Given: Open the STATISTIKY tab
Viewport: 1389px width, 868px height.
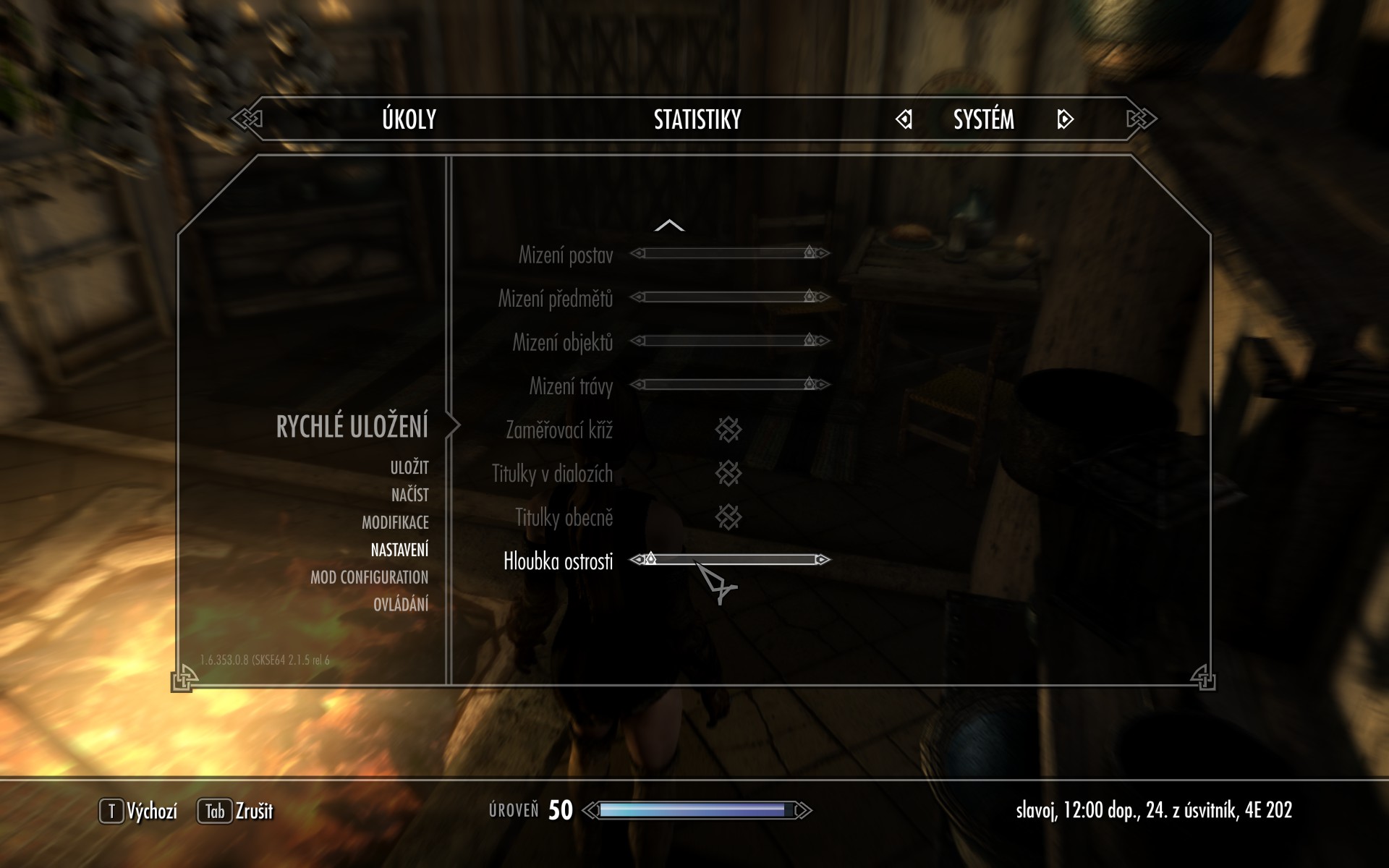Looking at the screenshot, I should 697,119.
